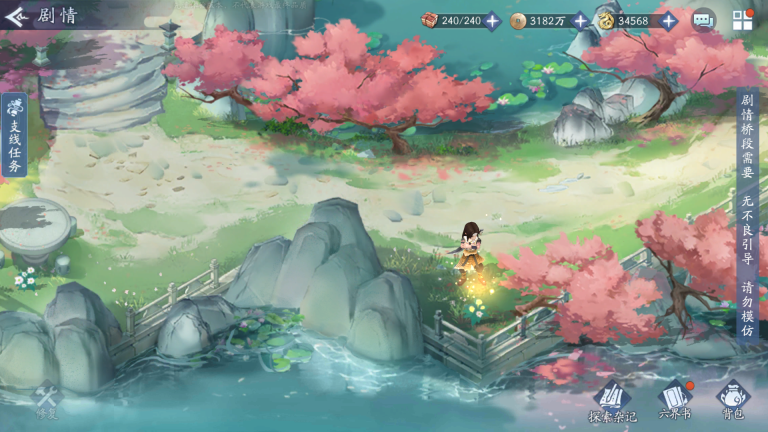Go back using the top-left arrow
768x432 pixels.
coord(16,17)
